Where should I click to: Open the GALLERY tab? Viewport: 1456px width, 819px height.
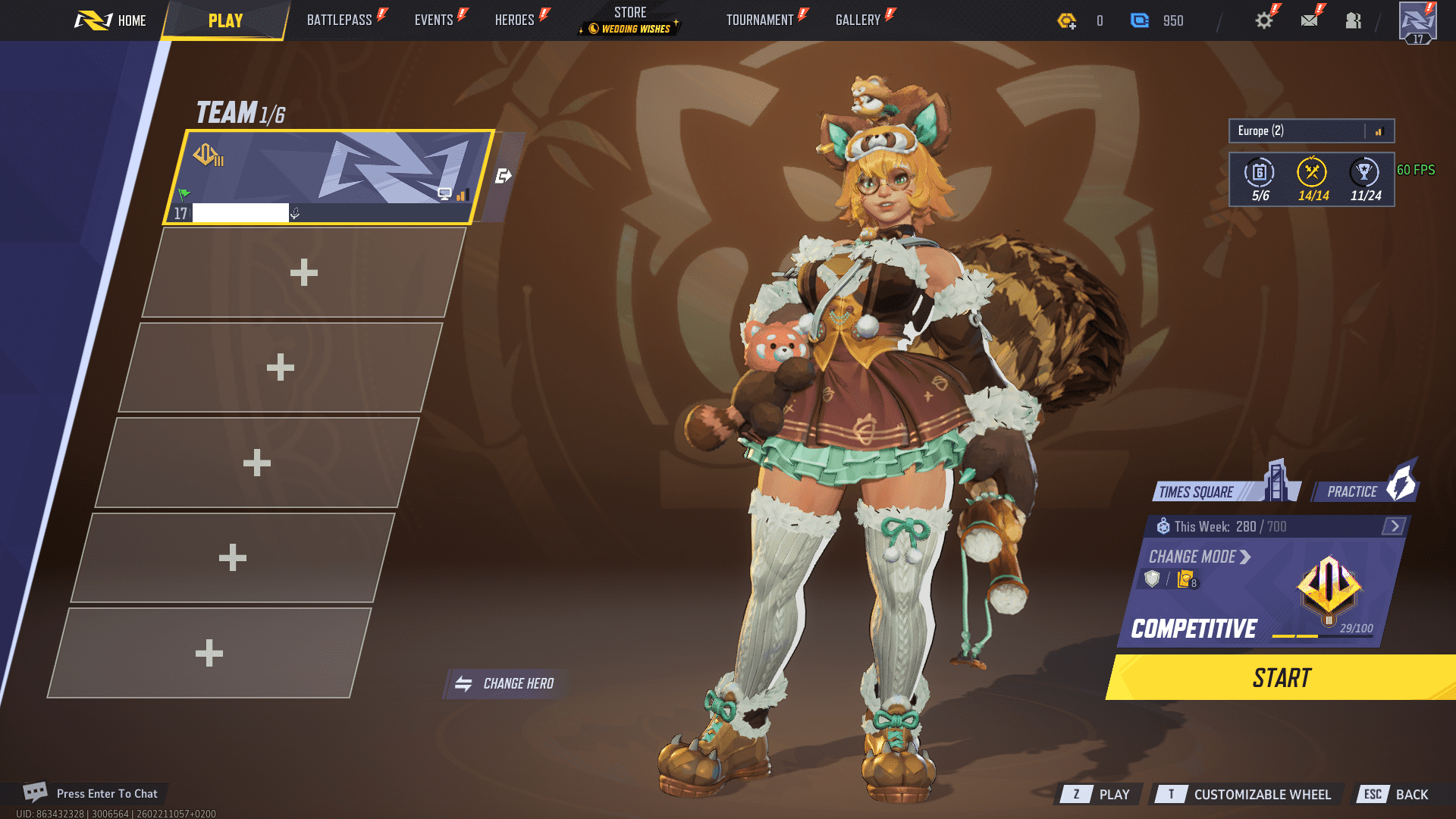858,20
